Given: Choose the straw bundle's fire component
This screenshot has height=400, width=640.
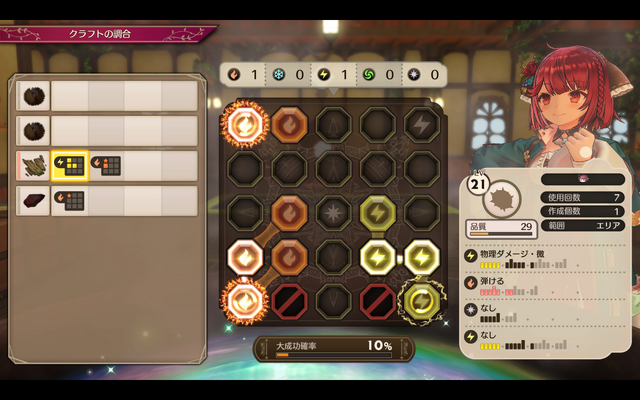Looking at the screenshot, I should (106, 165).
